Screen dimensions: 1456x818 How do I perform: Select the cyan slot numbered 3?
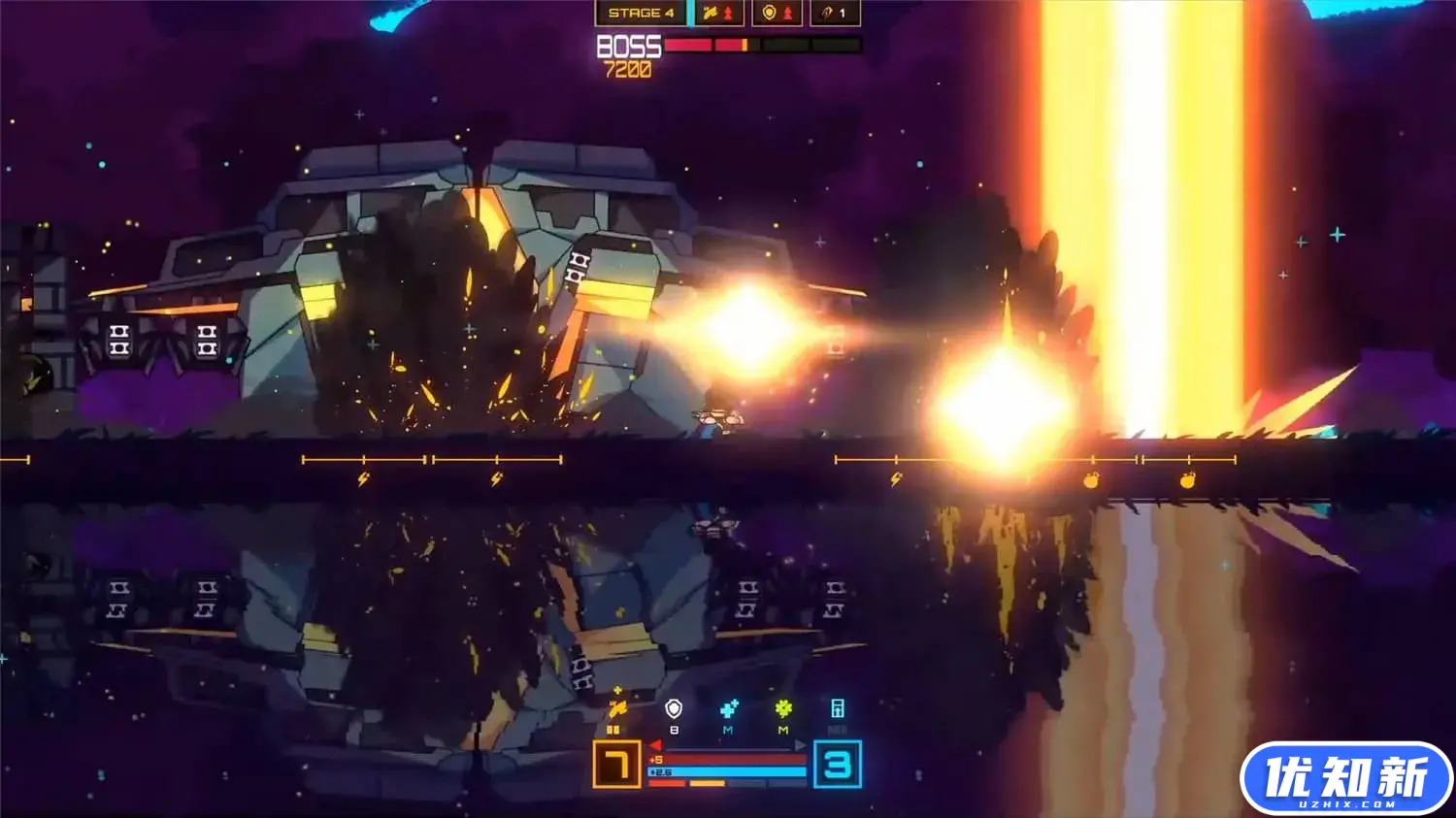pos(837,765)
